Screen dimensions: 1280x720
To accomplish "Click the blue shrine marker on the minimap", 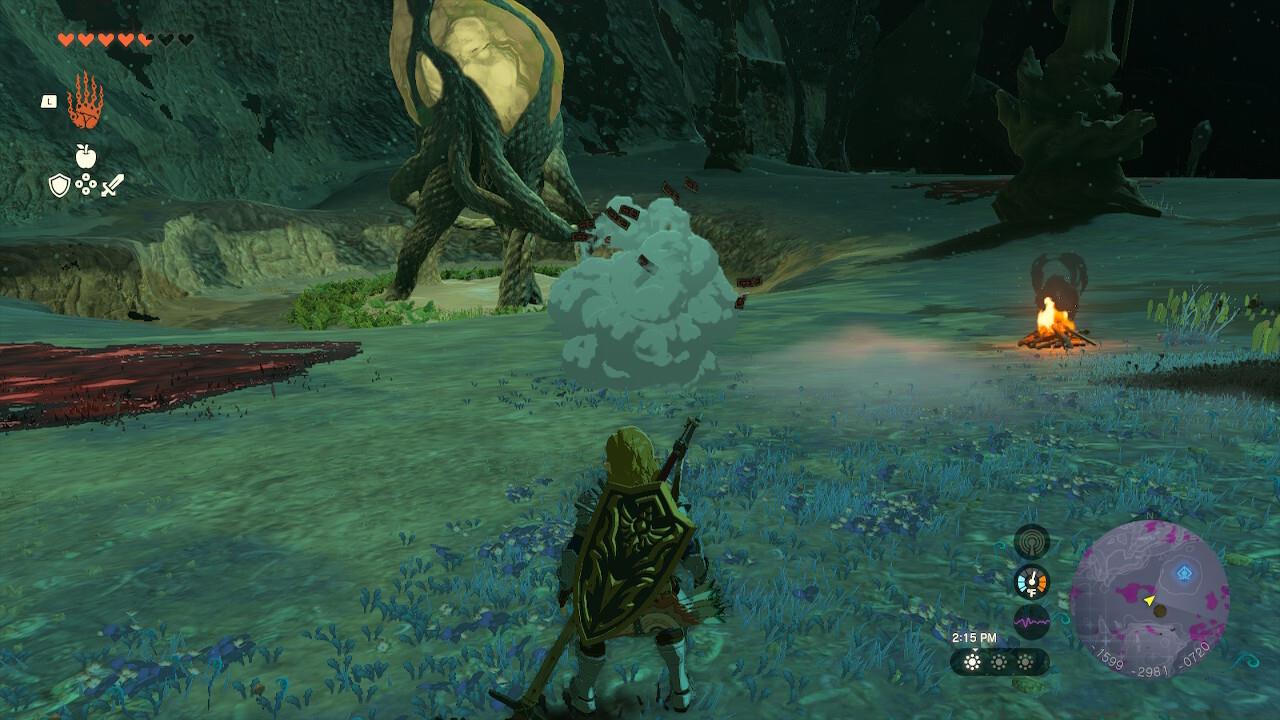I will tap(1183, 572).
